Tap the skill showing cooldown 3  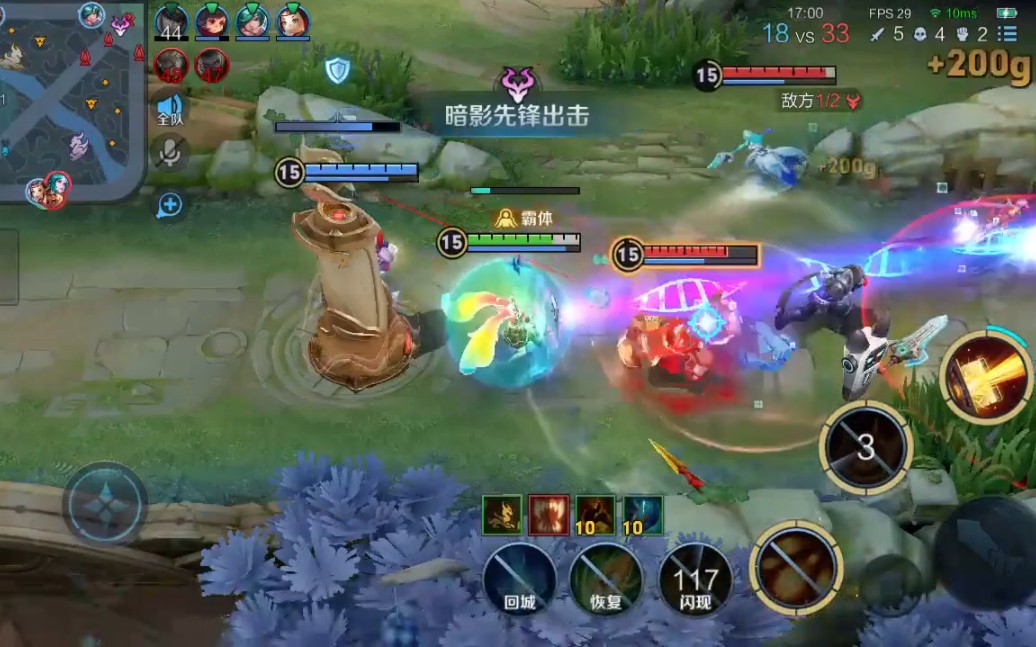point(865,448)
